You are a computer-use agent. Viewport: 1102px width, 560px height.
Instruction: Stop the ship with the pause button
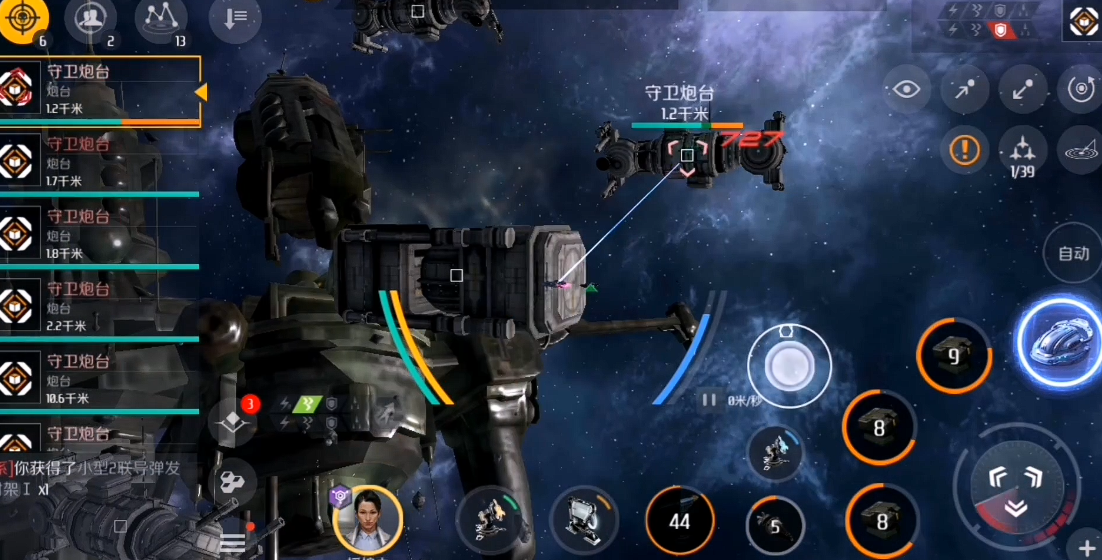(x=709, y=400)
